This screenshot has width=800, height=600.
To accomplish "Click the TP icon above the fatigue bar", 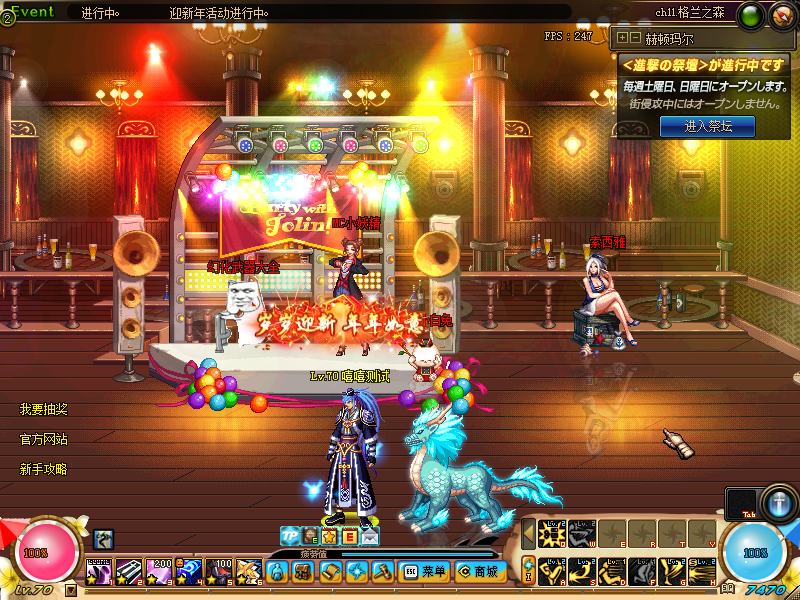I will point(290,536).
